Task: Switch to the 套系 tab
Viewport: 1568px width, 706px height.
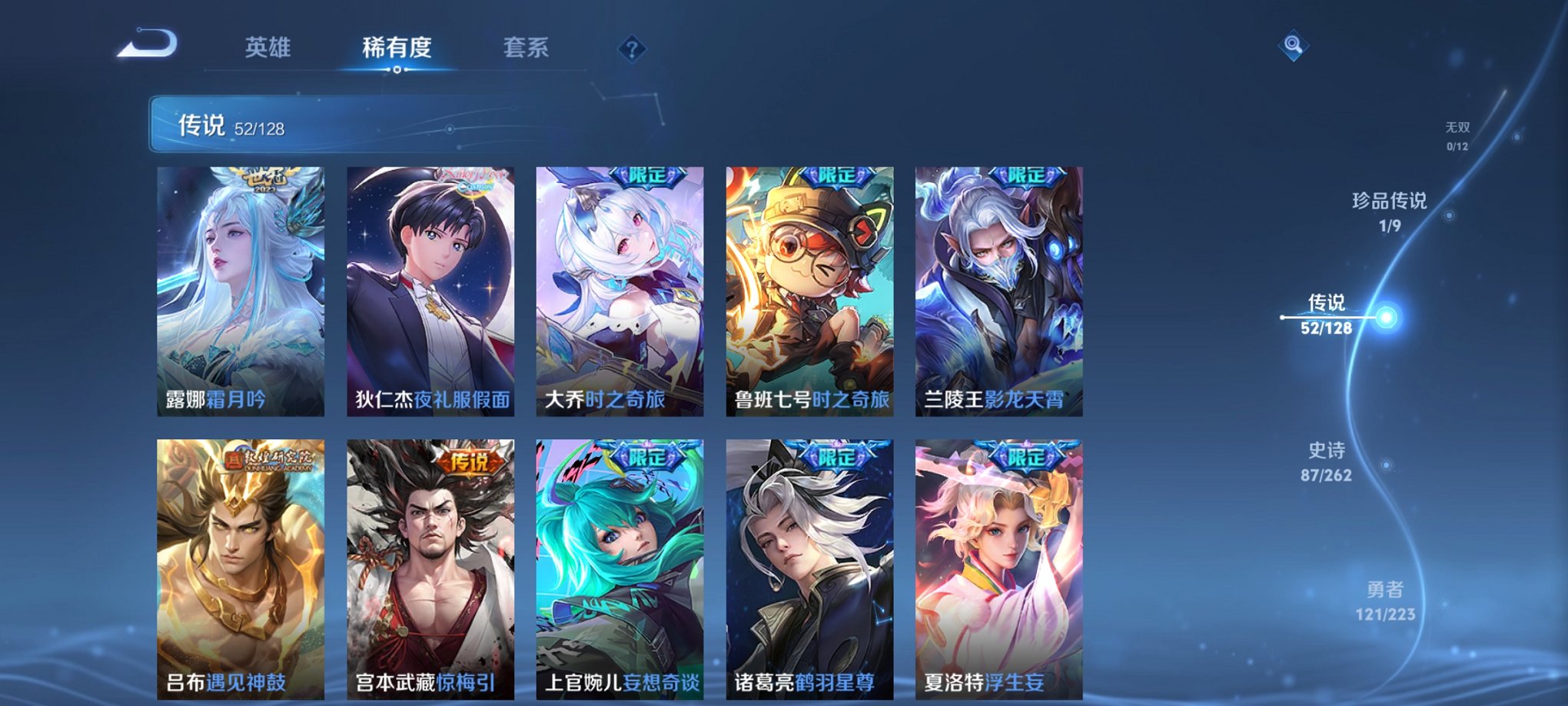Action: coord(527,48)
